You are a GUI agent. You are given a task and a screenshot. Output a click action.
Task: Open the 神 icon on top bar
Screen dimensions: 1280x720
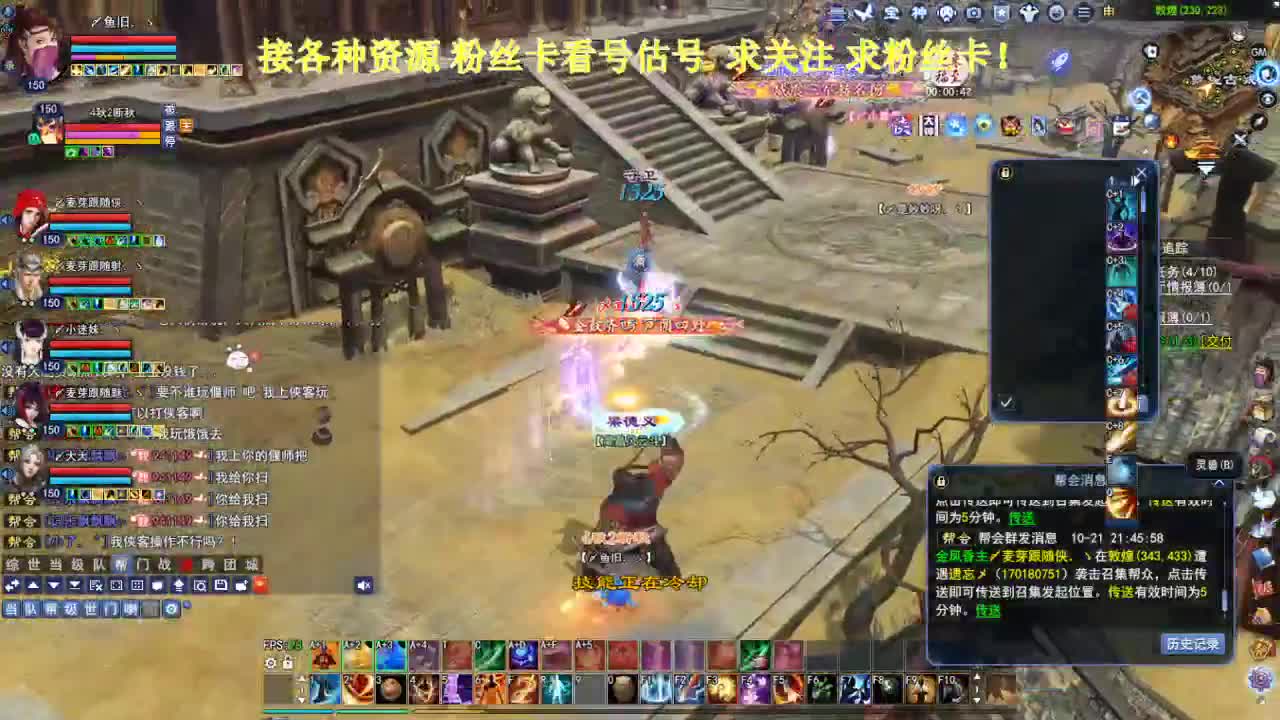(920, 12)
